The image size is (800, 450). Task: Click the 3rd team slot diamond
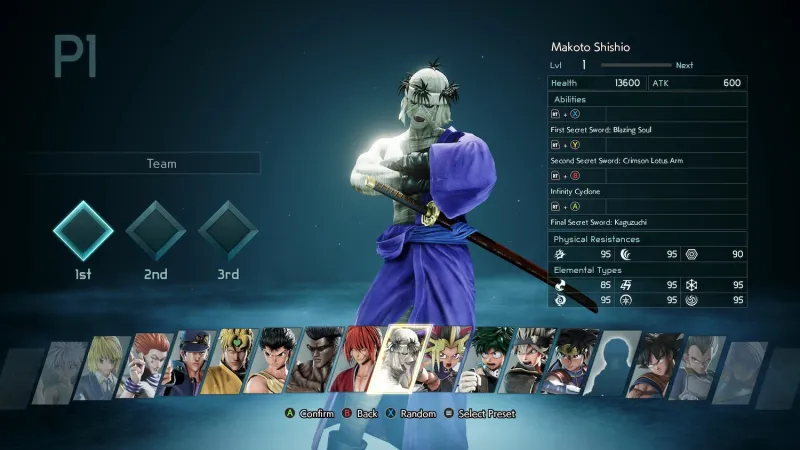[228, 231]
